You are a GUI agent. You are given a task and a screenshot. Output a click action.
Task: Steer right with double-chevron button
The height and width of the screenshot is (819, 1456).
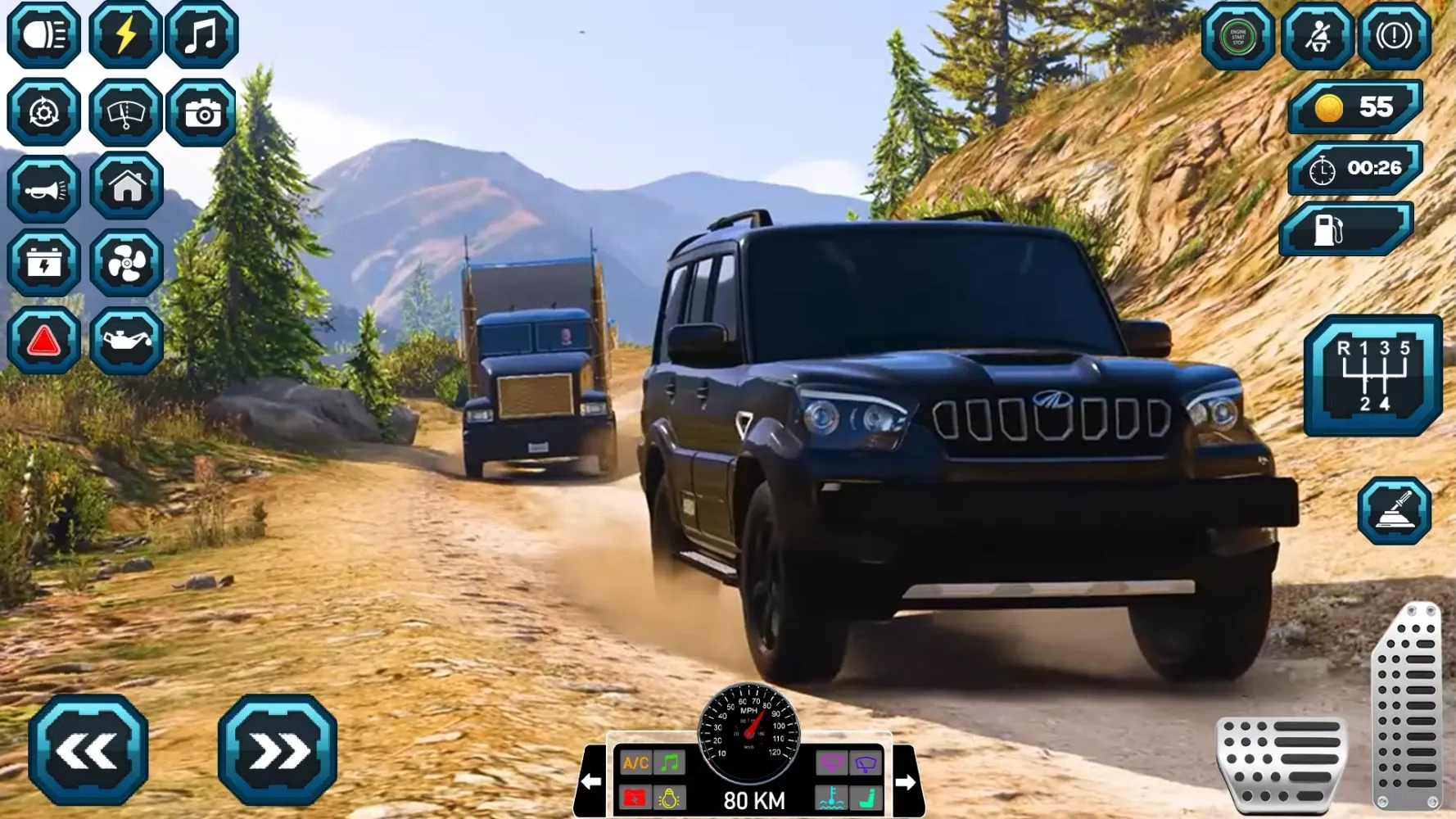click(278, 750)
